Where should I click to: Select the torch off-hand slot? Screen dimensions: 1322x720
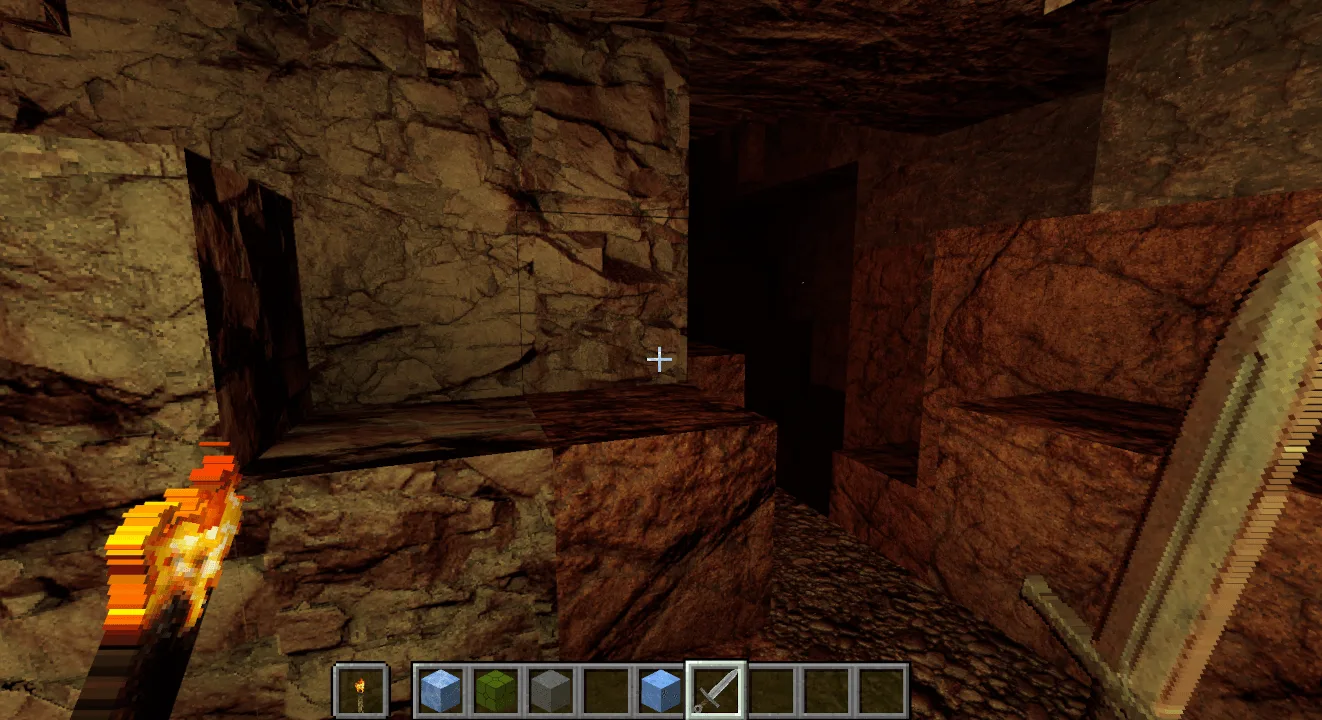360,689
